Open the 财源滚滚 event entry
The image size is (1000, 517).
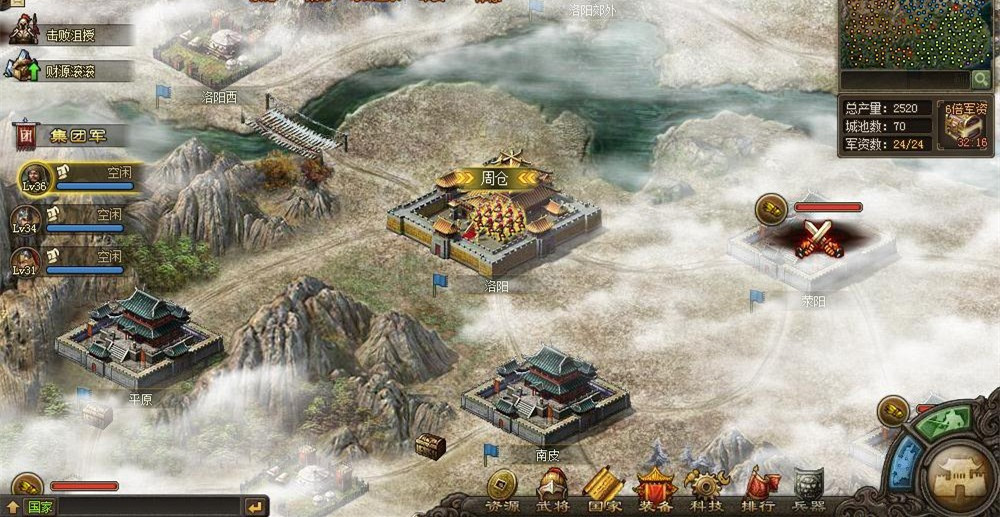coord(70,71)
